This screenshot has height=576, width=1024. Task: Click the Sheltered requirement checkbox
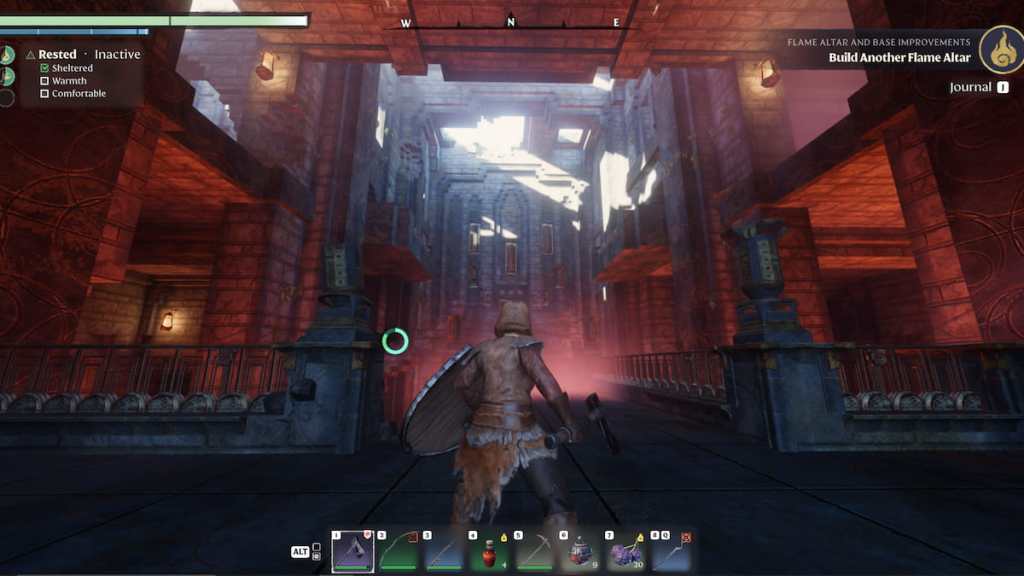coord(44,68)
